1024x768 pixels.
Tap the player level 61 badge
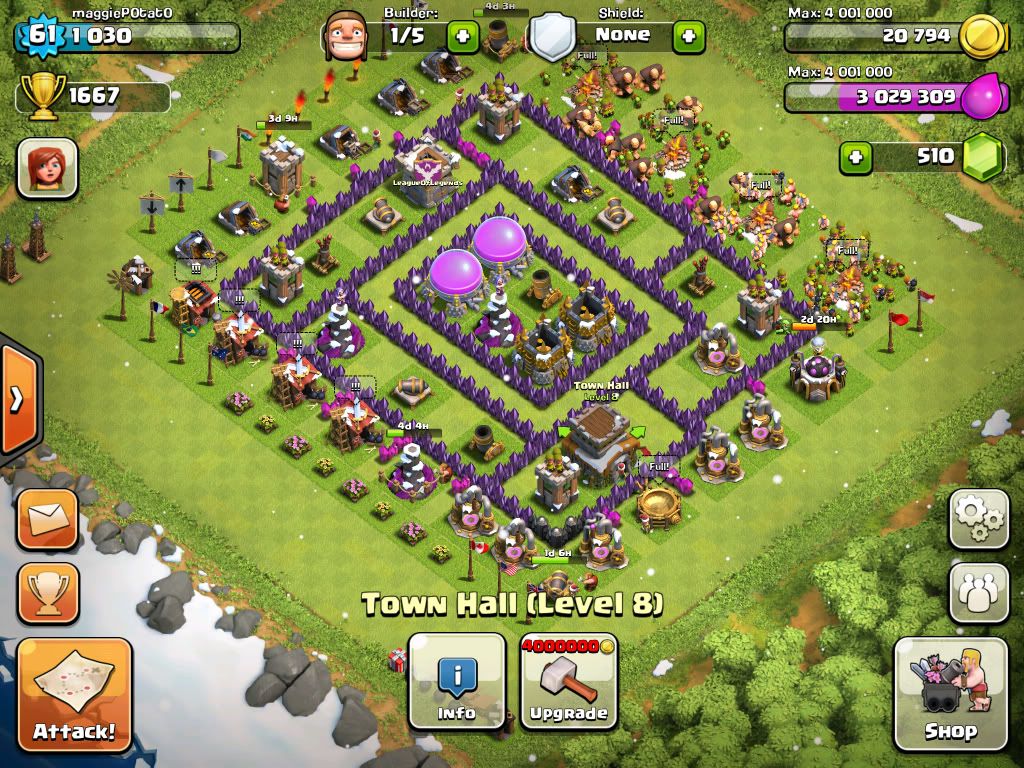tap(40, 36)
